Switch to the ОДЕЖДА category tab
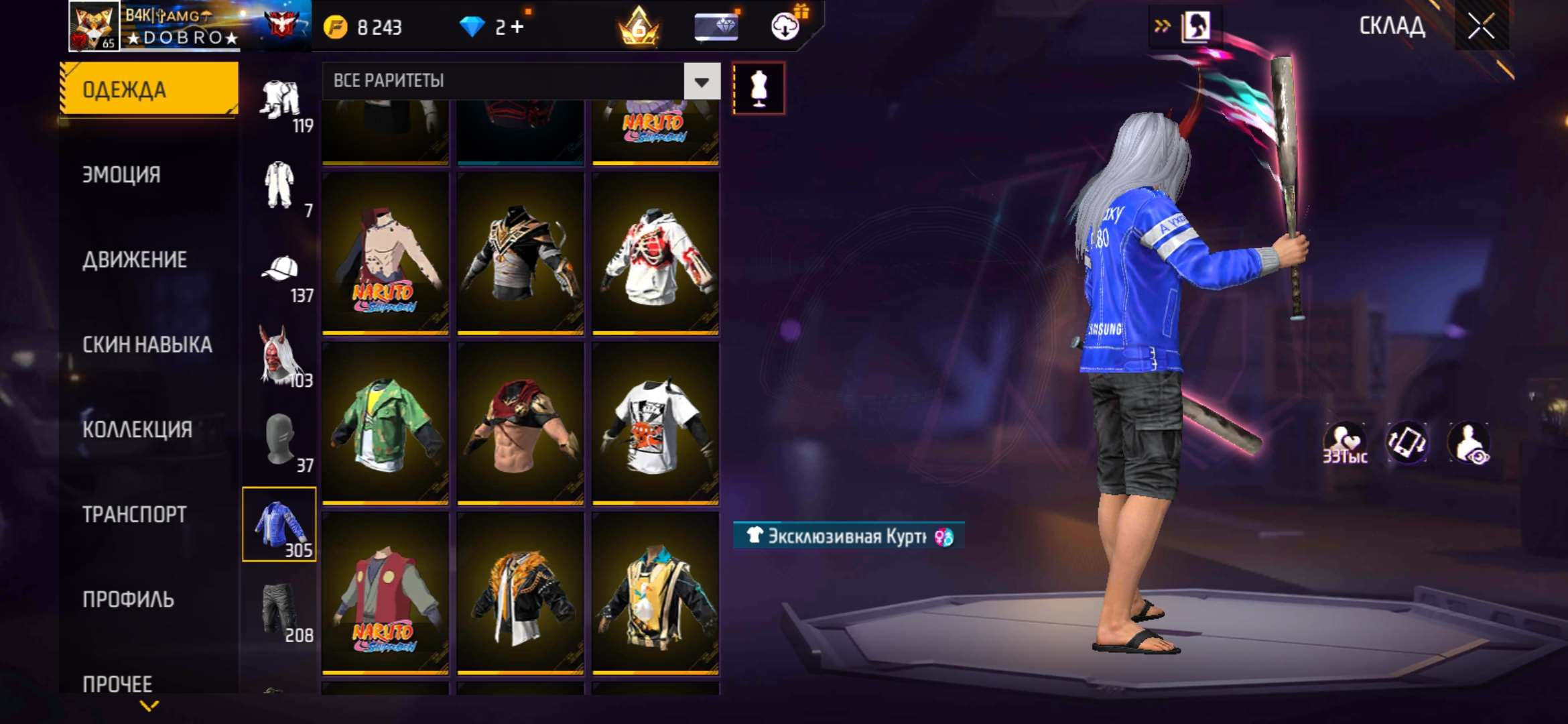 click(149, 89)
